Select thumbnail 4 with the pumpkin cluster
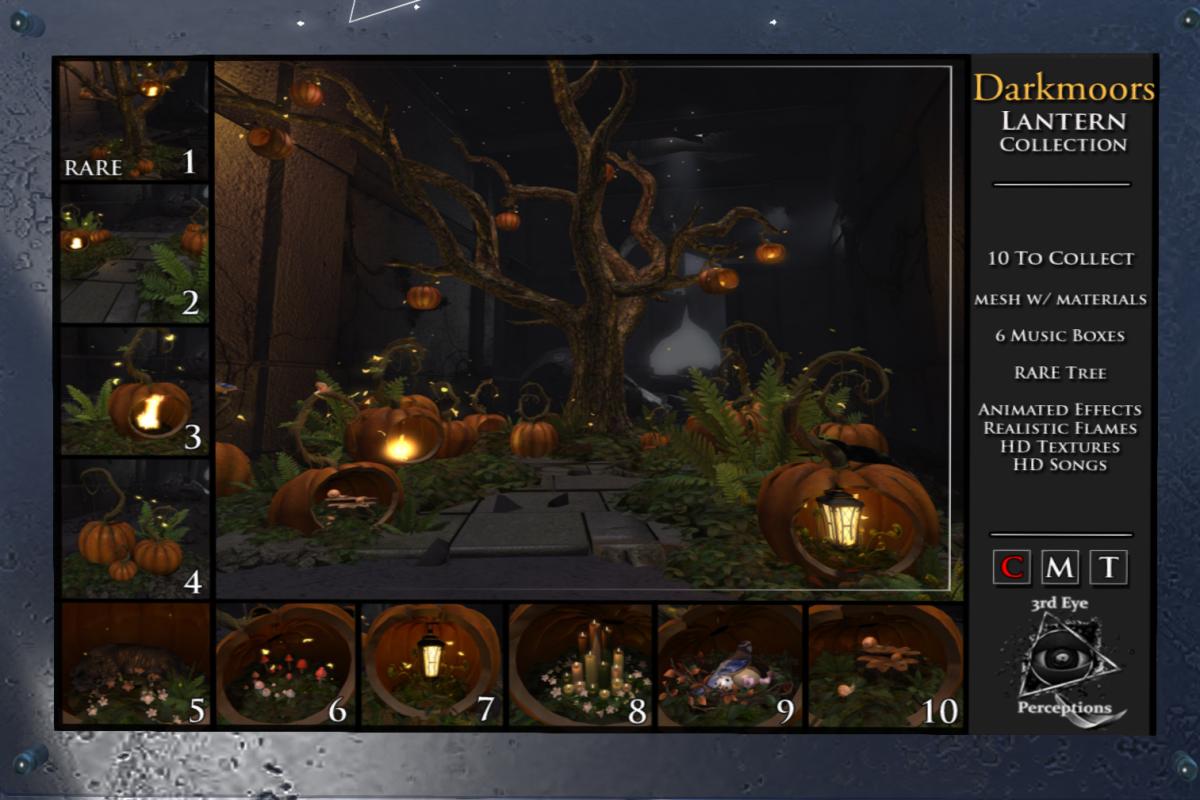The height and width of the screenshot is (800, 1200). [134, 528]
